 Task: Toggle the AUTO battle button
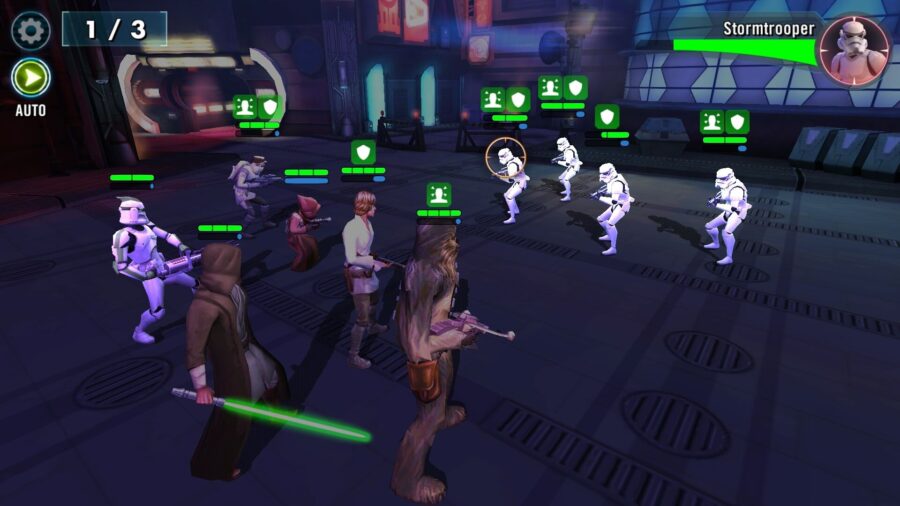[31, 78]
